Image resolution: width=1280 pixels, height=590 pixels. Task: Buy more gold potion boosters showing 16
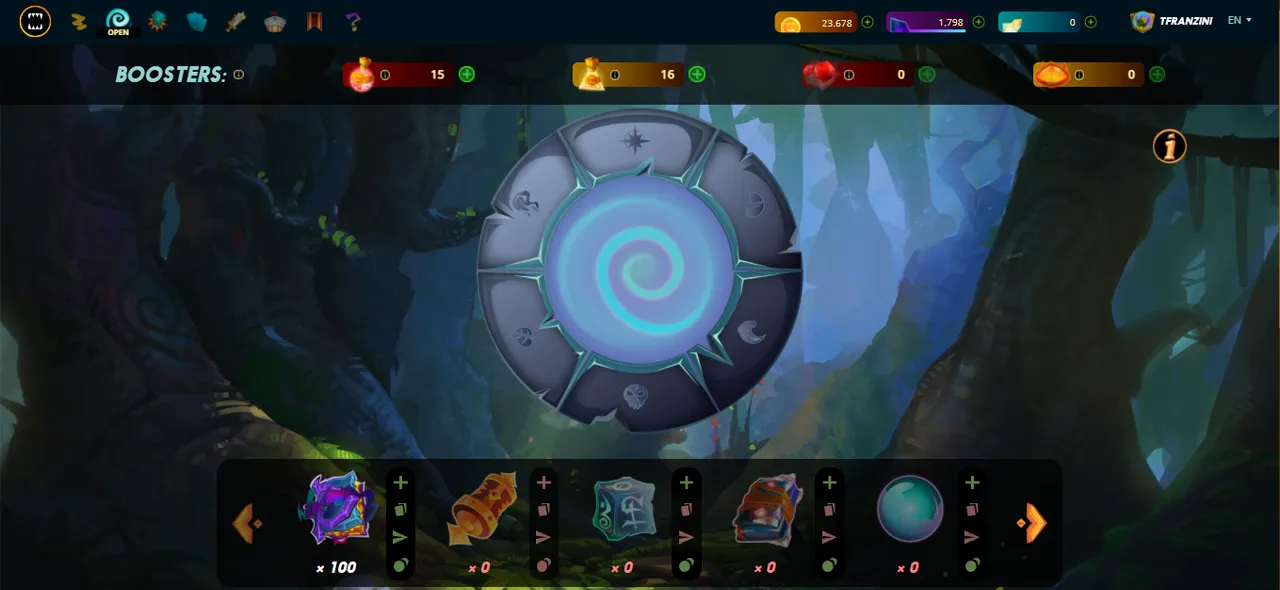pos(697,74)
